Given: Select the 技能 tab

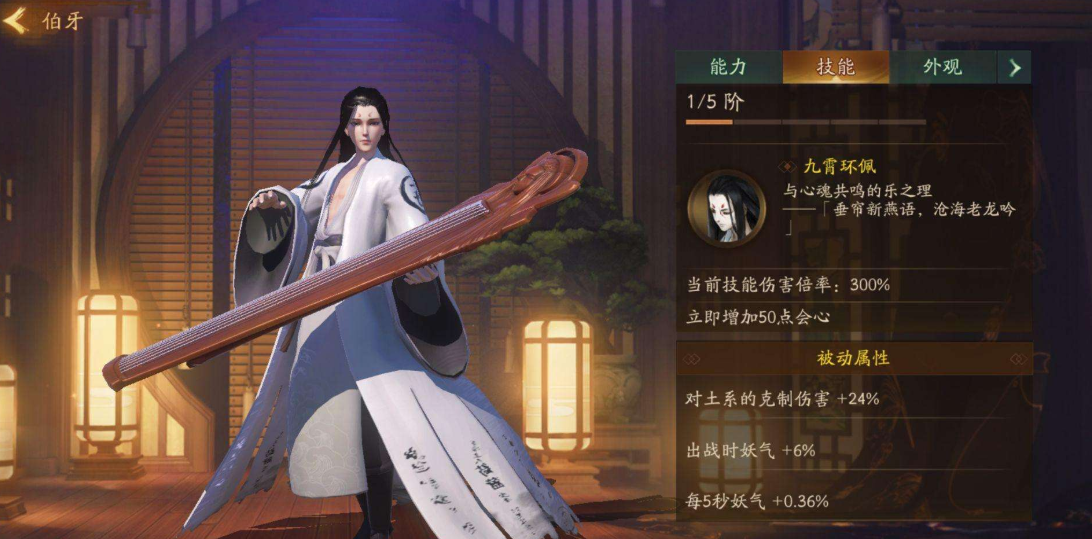Looking at the screenshot, I should coord(835,67).
